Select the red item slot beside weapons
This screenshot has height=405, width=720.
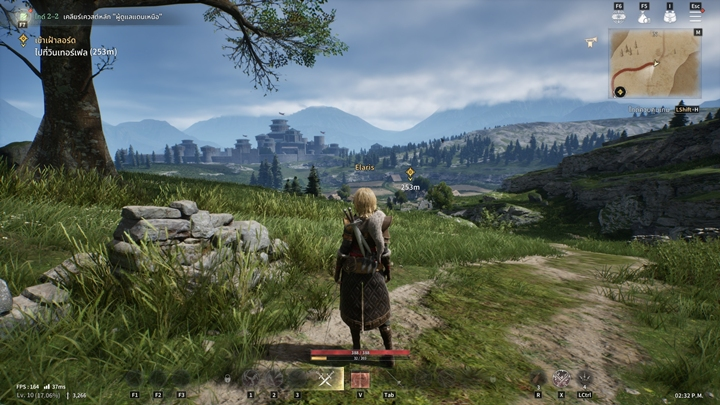click(x=360, y=380)
